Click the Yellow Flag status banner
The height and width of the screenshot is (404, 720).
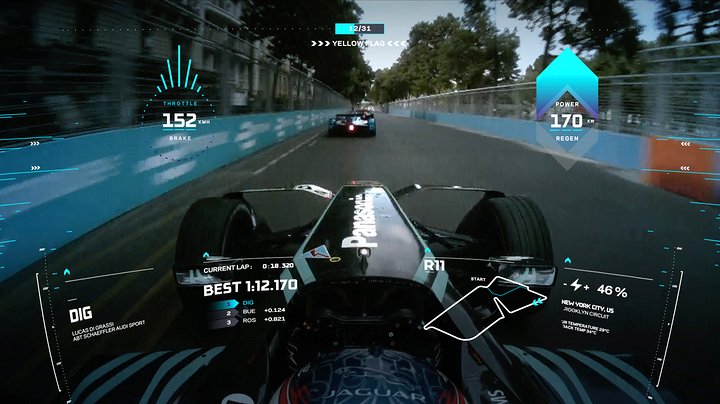359,43
